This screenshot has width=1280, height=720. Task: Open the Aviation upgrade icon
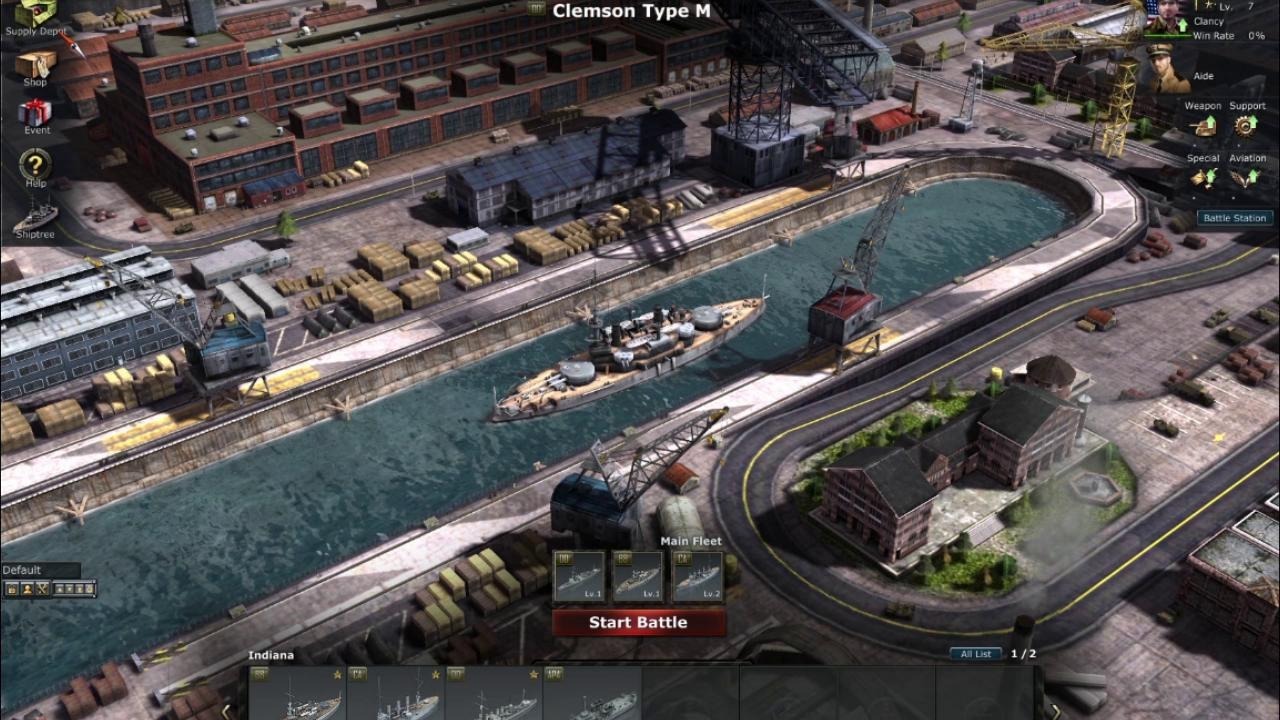pyautogui.click(x=1246, y=177)
